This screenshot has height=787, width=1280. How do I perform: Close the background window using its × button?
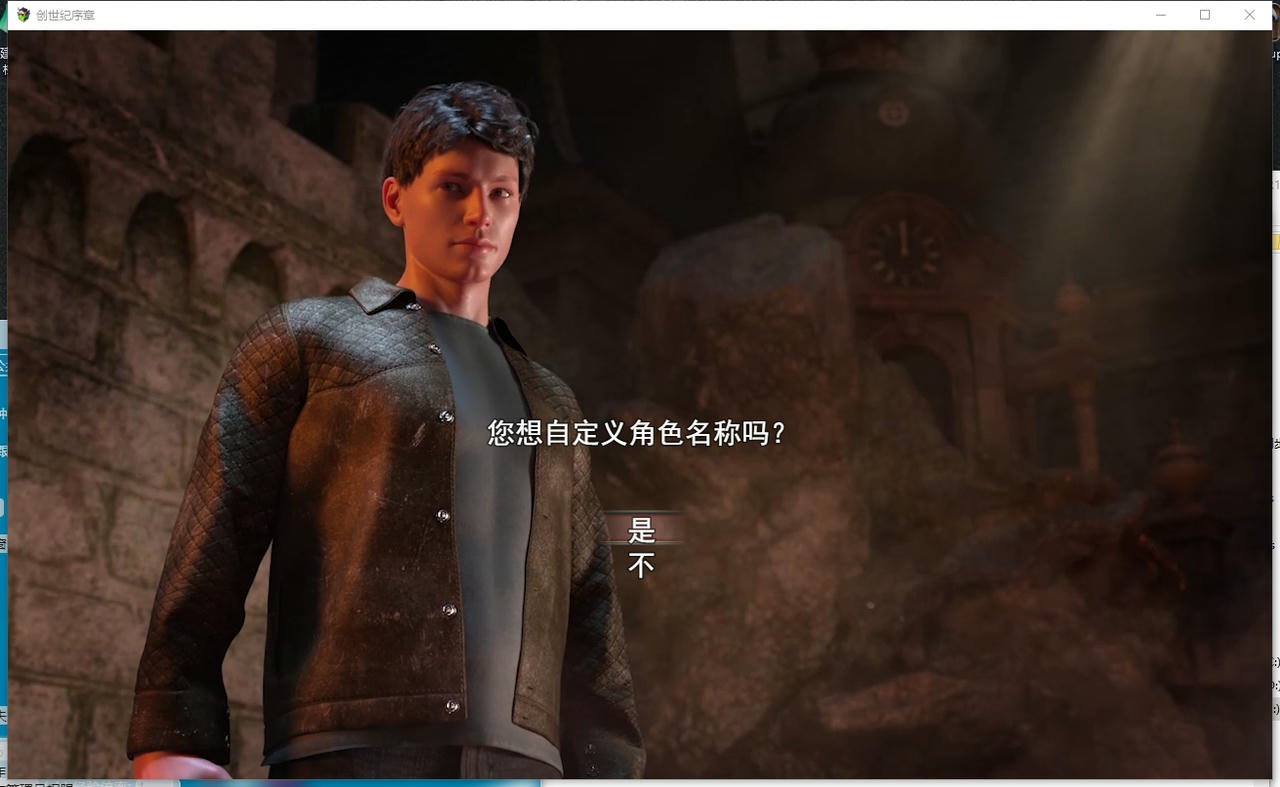click(x=1249, y=14)
